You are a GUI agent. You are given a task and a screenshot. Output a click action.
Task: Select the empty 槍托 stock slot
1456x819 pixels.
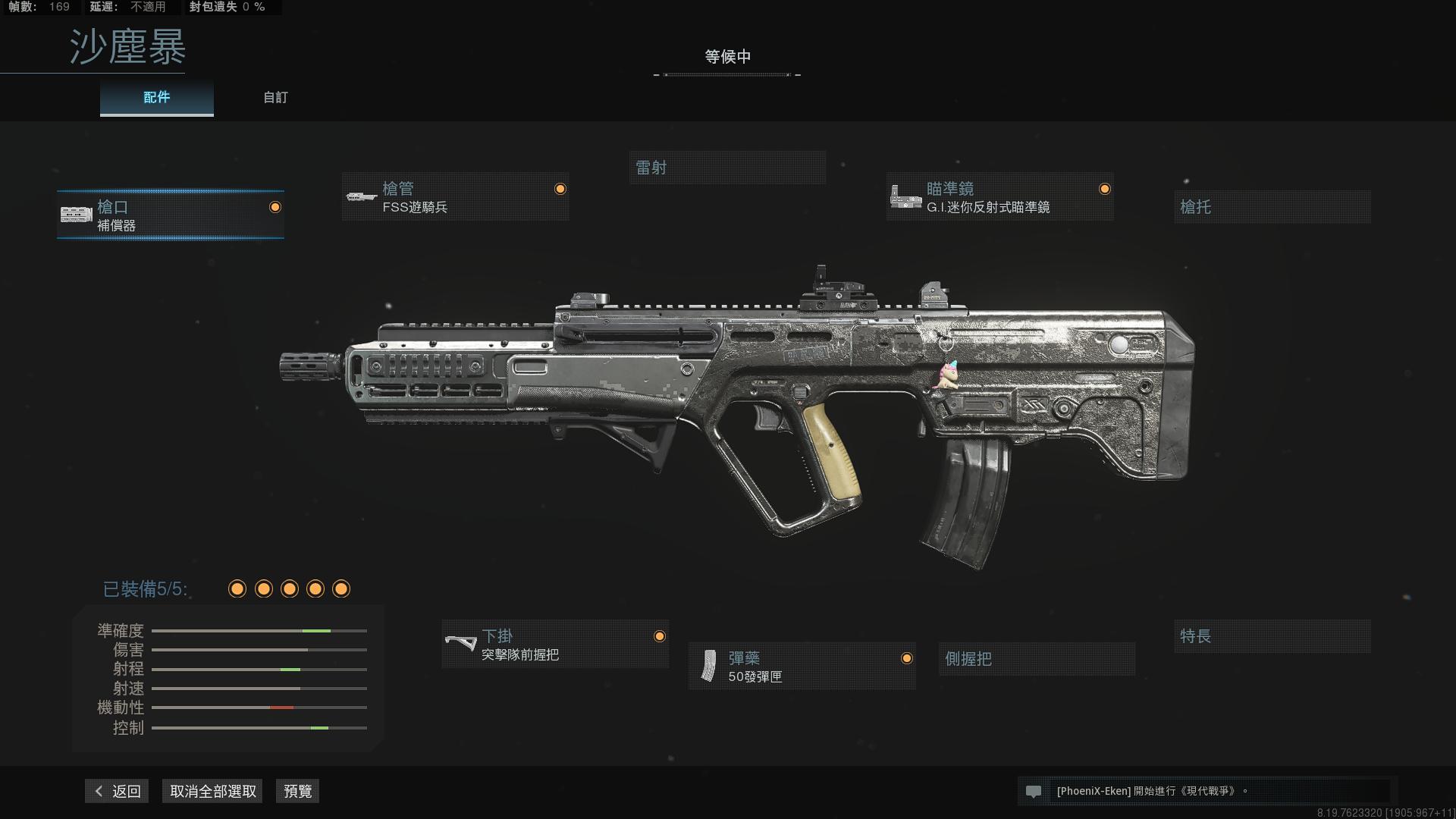click(x=1272, y=207)
